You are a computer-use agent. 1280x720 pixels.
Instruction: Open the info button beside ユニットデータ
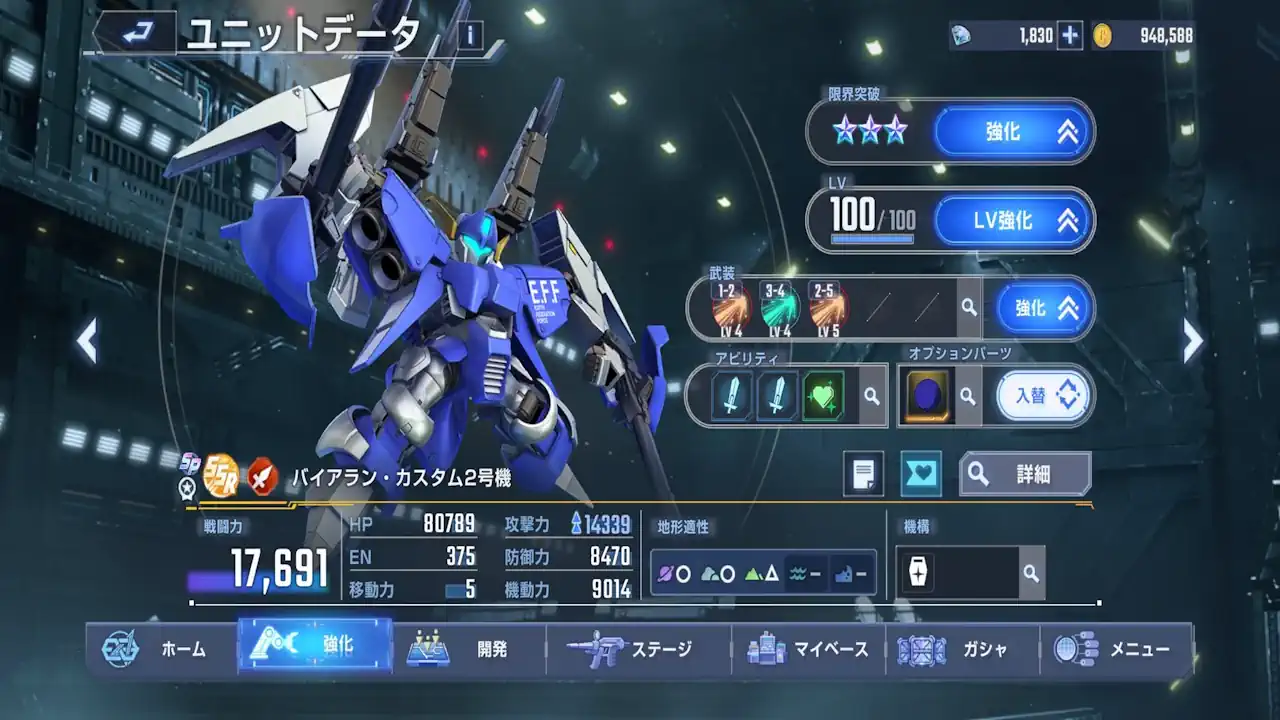(470, 36)
